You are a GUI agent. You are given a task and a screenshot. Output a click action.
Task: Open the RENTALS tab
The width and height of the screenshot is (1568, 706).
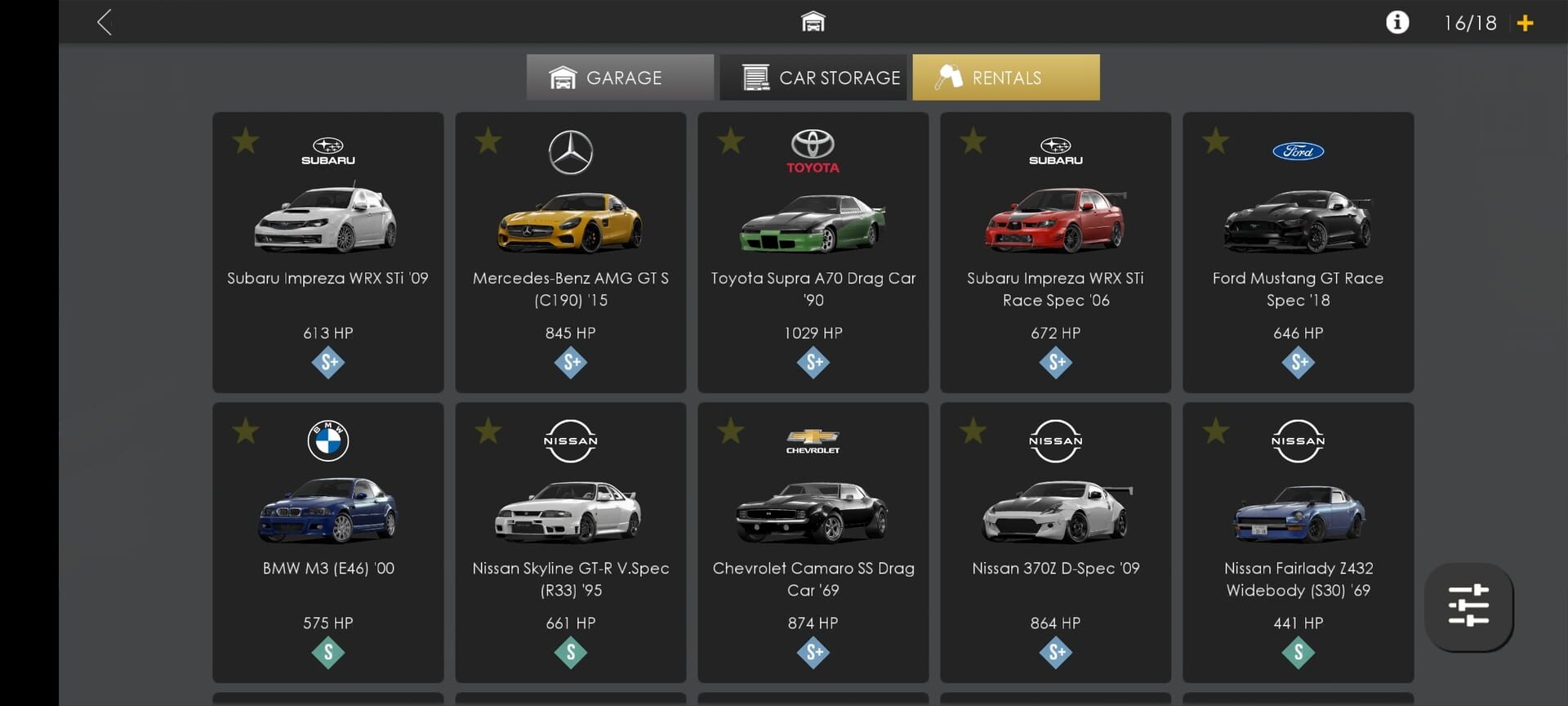1006,77
